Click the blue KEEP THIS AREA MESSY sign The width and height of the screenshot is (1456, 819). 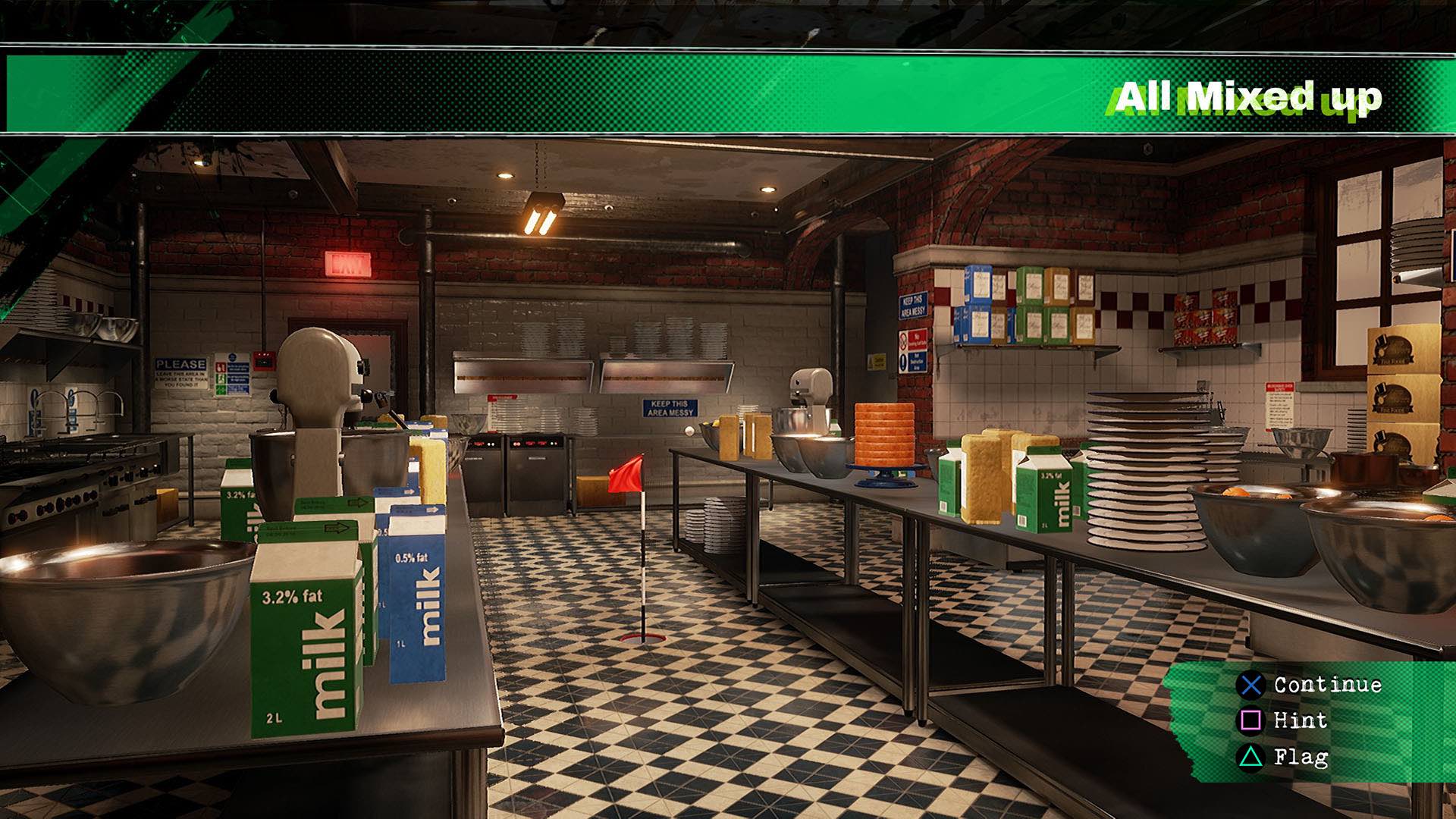point(670,409)
